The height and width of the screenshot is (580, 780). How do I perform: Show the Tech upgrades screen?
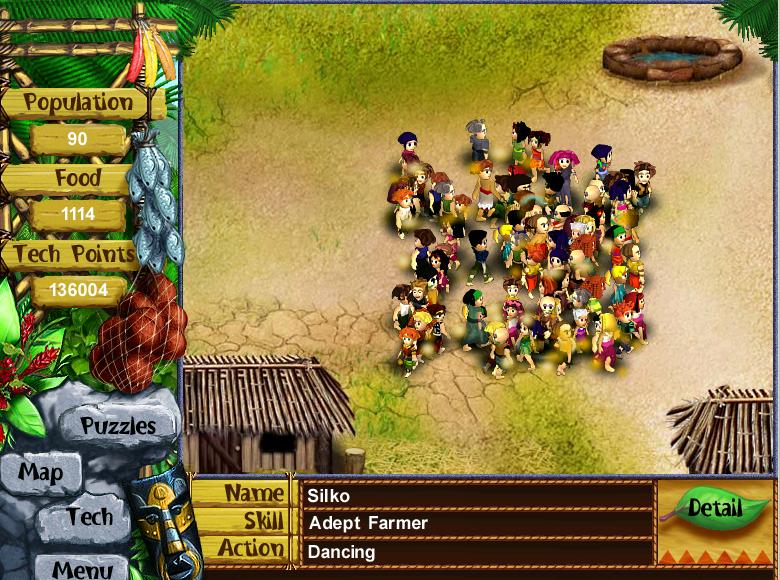pyautogui.click(x=89, y=518)
